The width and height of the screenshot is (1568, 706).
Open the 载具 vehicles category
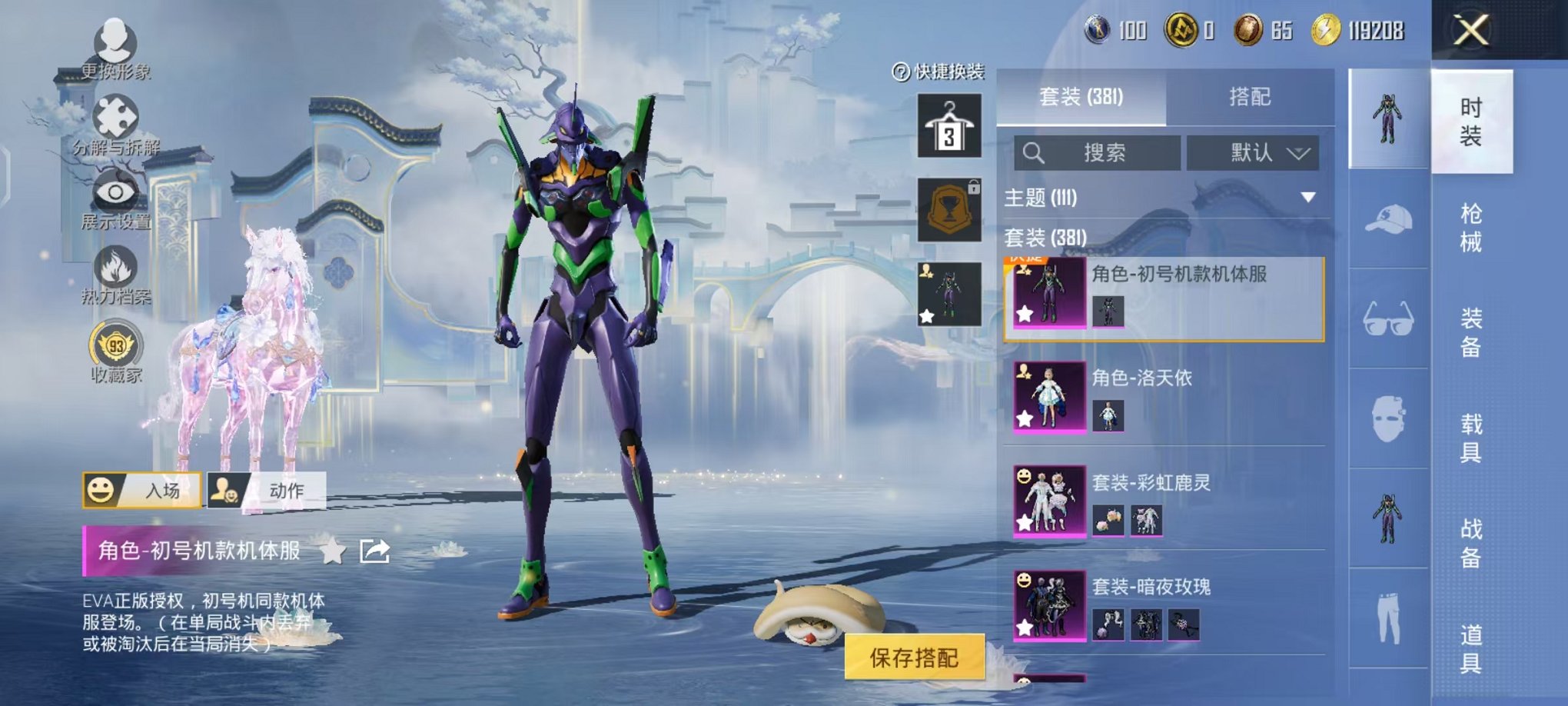[x=1470, y=438]
